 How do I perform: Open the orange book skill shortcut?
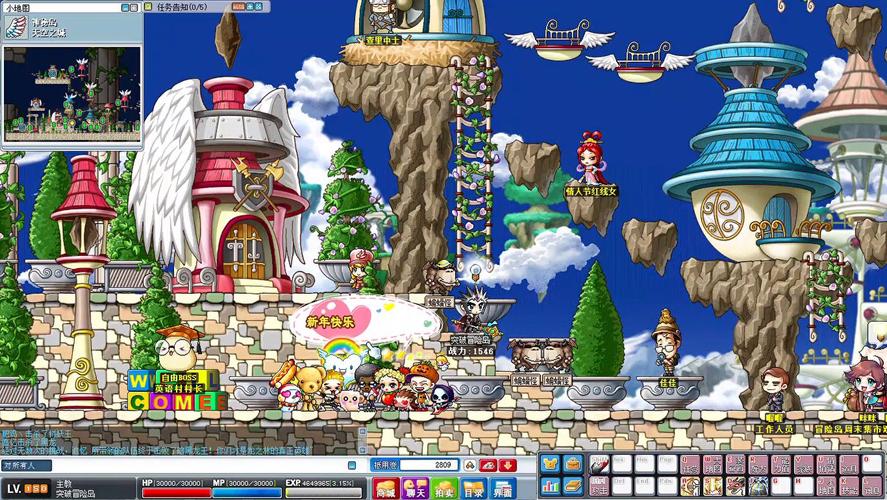573,487
